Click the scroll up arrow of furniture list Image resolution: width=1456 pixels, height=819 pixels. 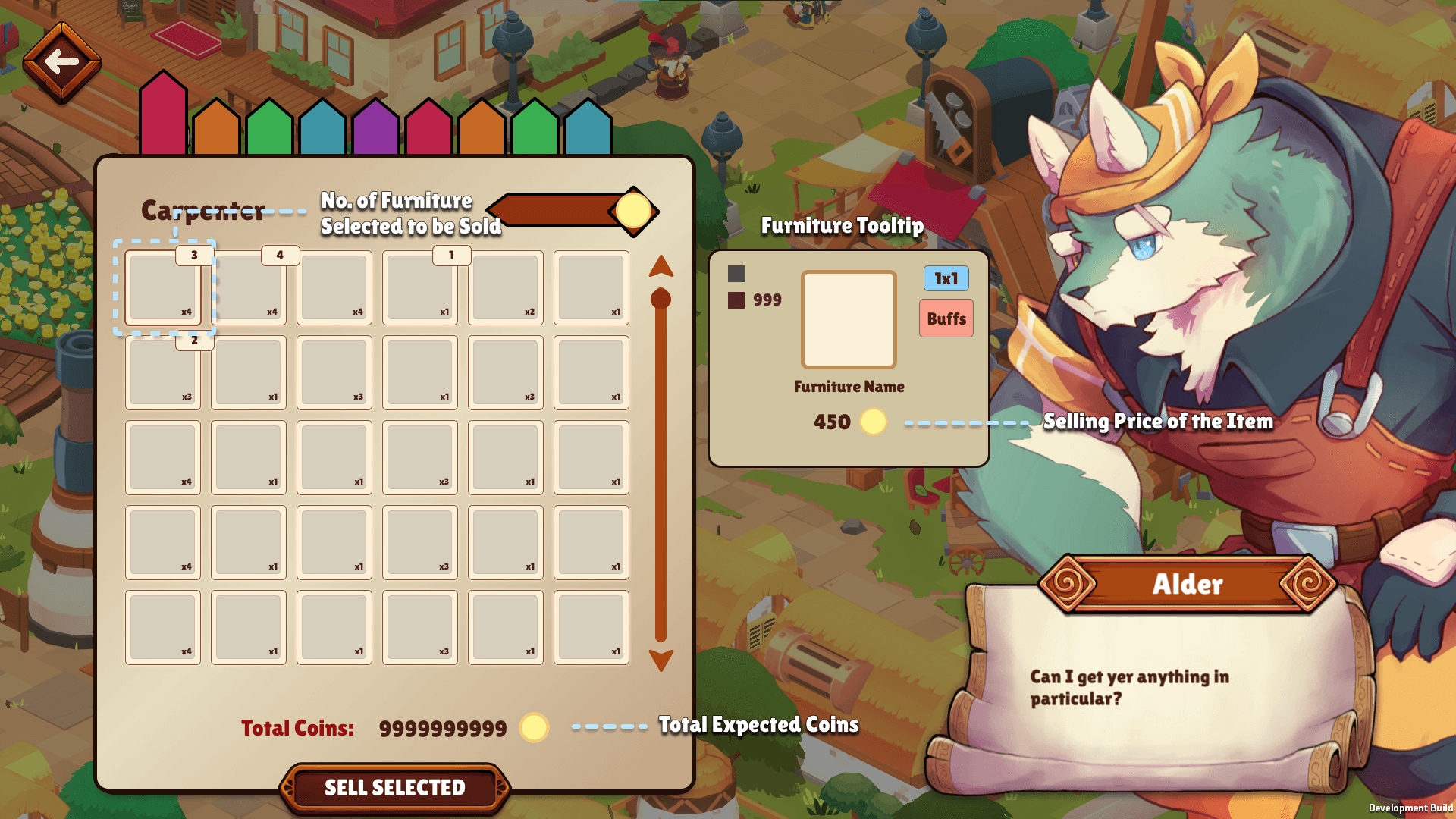point(661,266)
